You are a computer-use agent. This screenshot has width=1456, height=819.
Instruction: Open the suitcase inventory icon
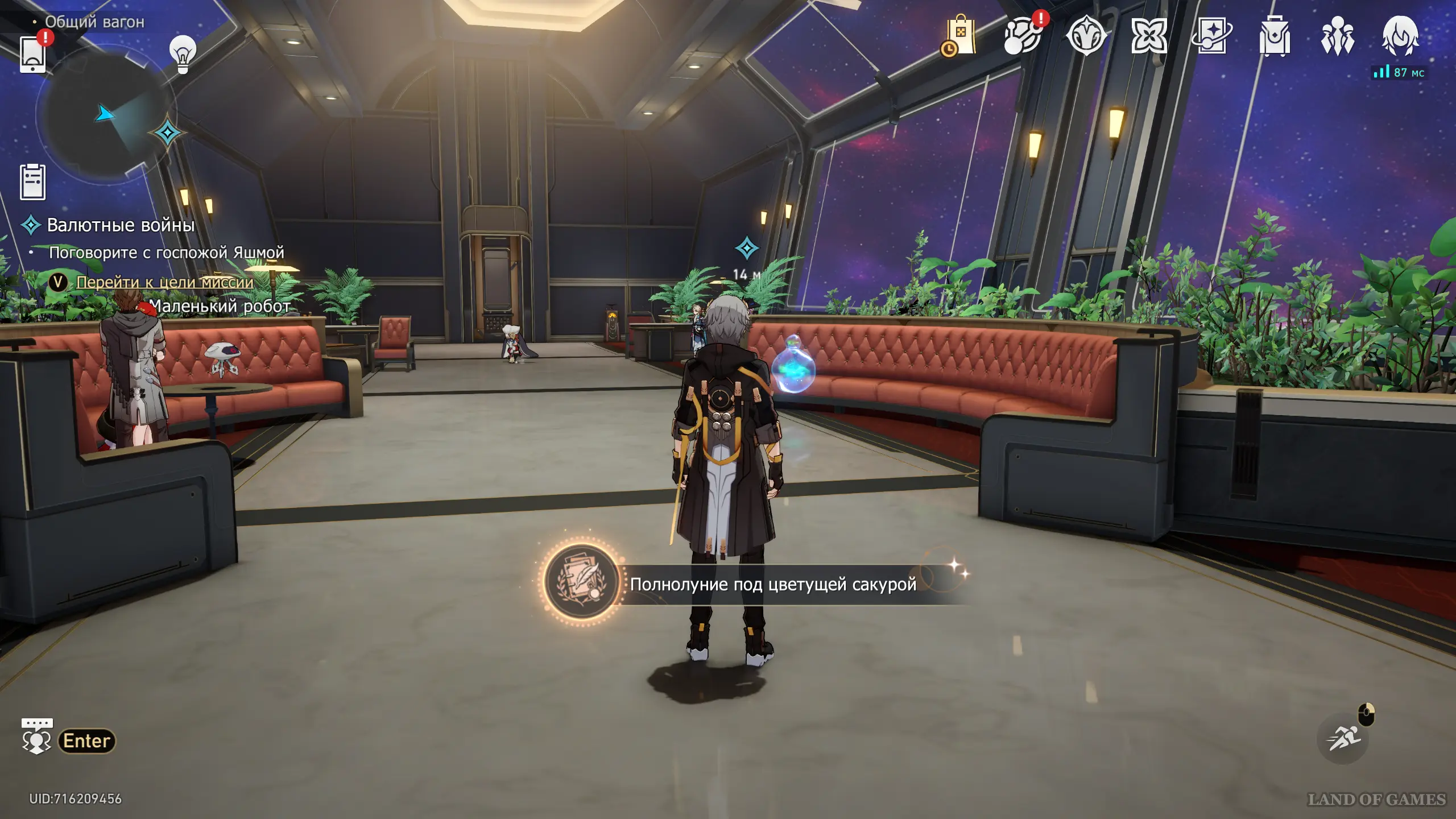1275,36
